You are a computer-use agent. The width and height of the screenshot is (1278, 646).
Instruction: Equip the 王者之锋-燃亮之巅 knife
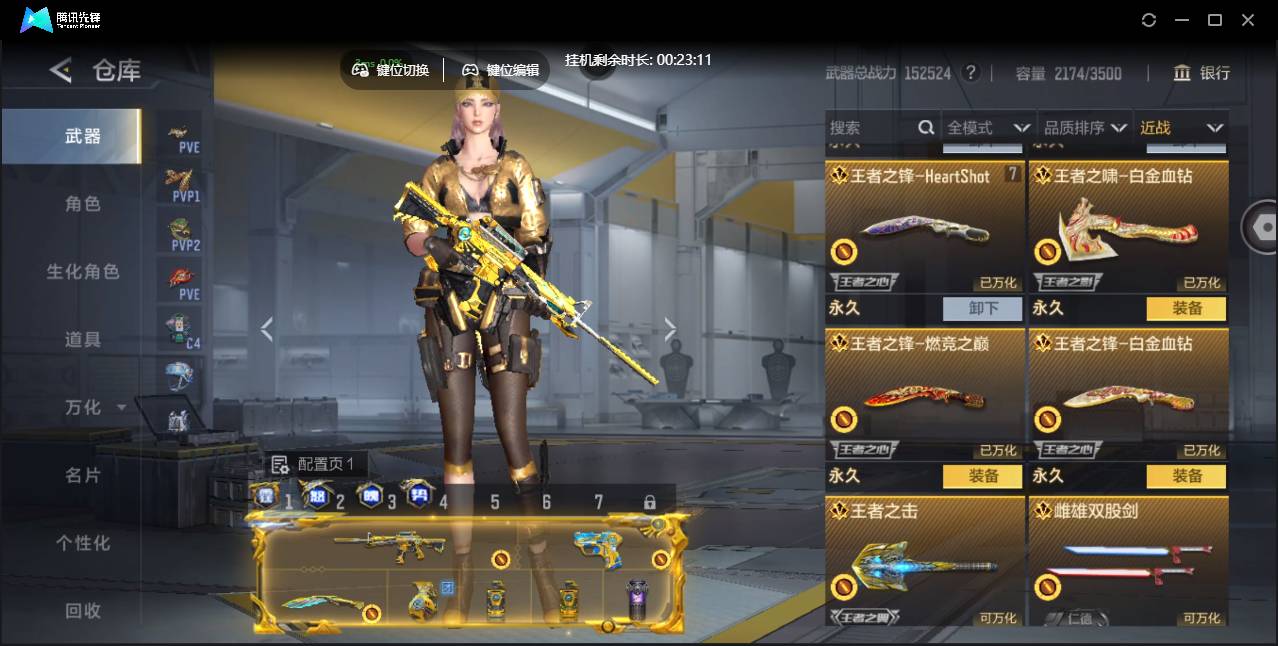coord(982,476)
